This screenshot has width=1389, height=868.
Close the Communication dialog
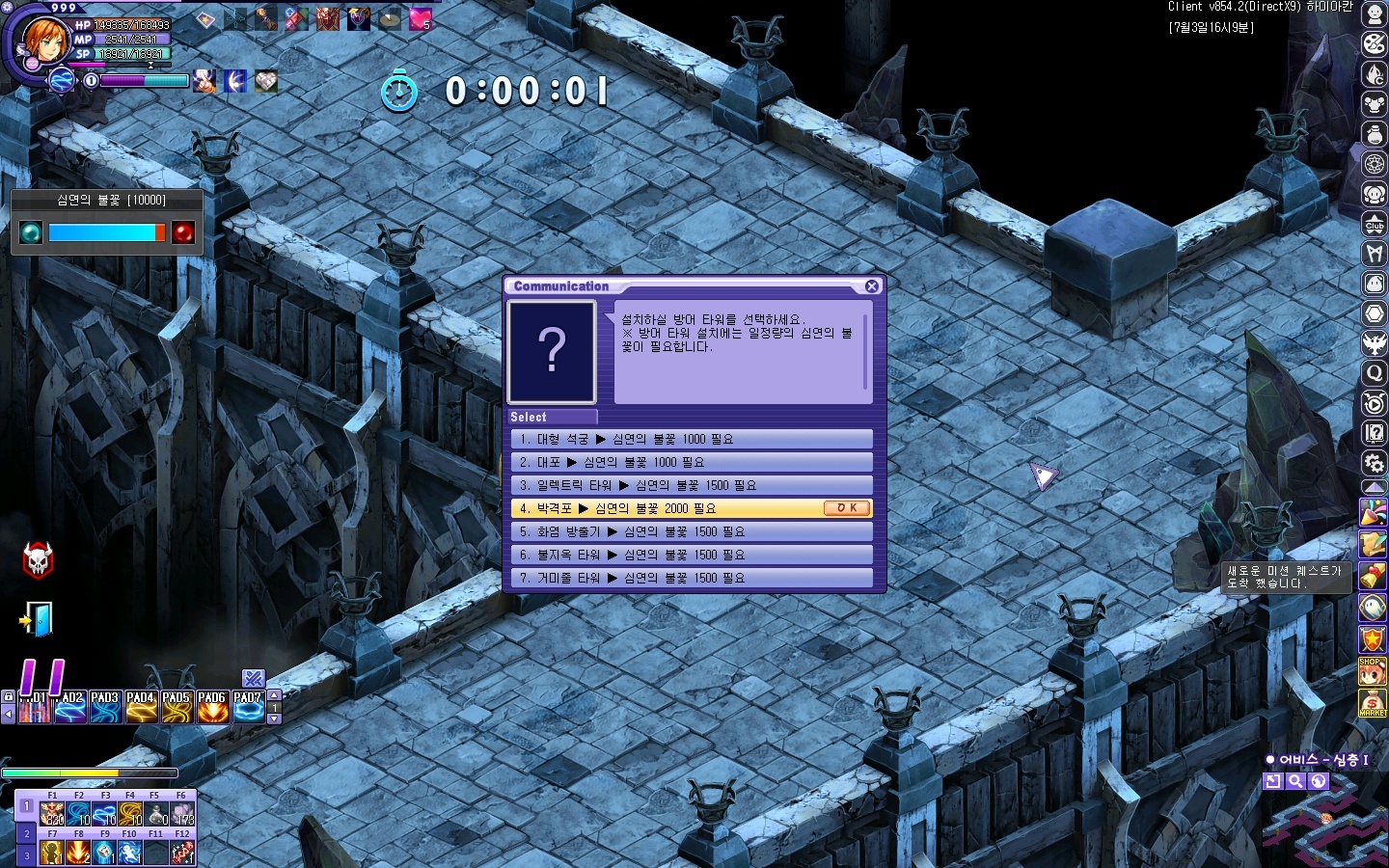pos(872,286)
